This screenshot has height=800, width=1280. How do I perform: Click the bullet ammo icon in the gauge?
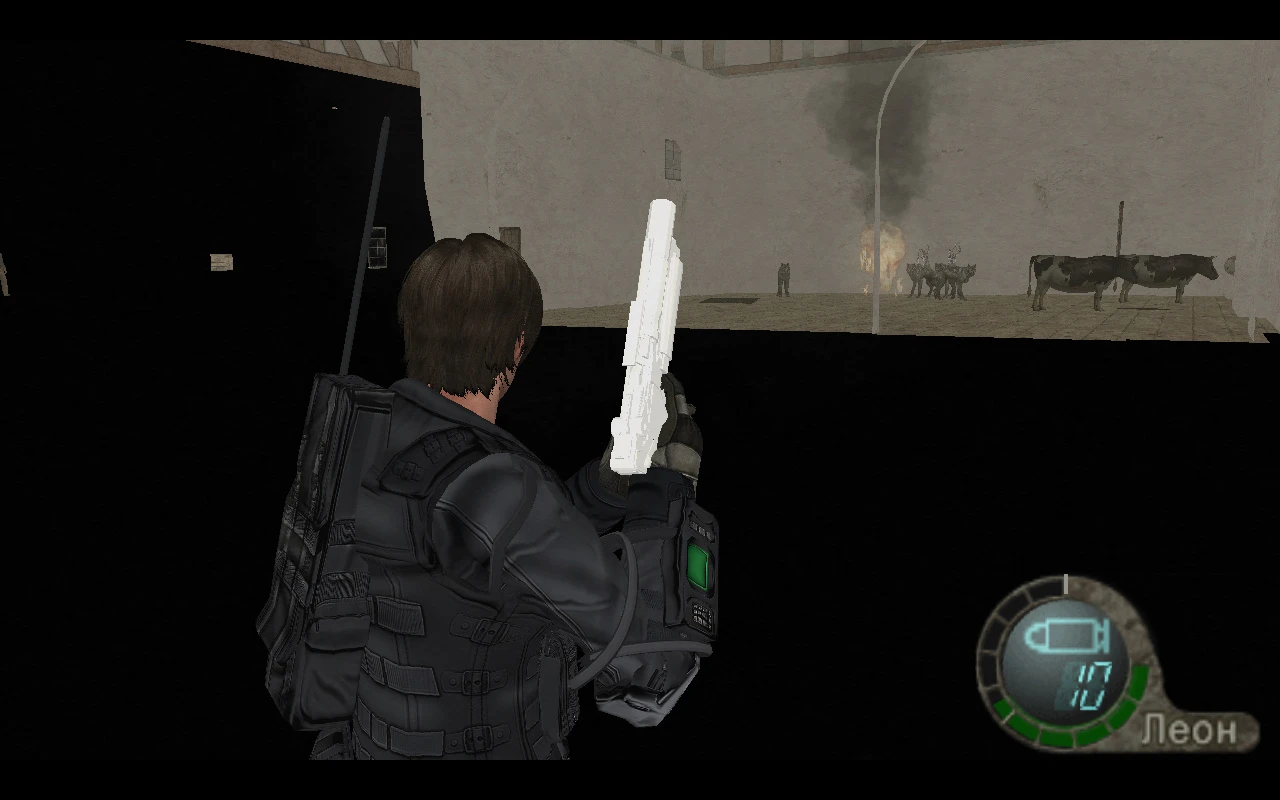[x=1067, y=634]
